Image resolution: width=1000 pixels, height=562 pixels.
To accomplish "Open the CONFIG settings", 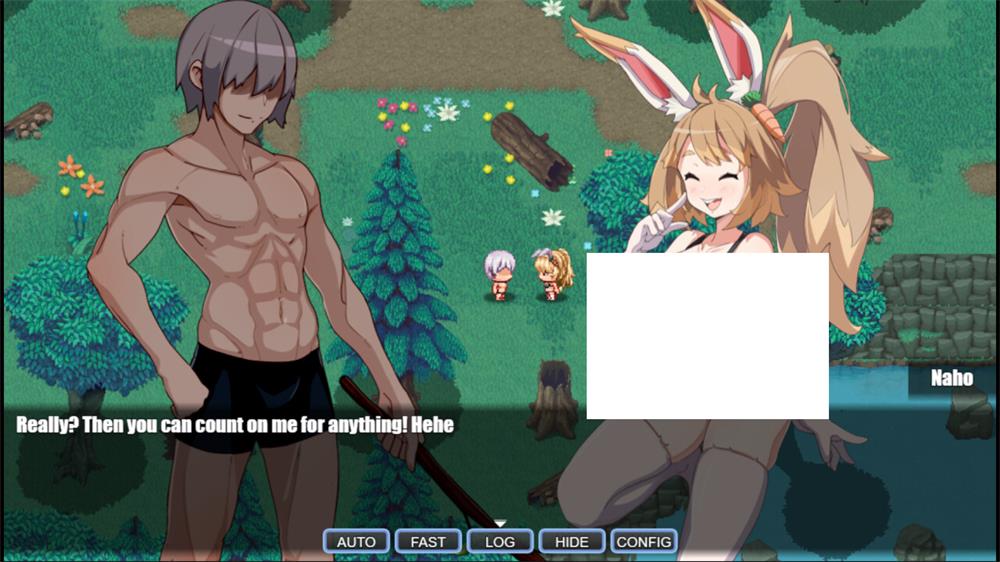I will pos(644,541).
